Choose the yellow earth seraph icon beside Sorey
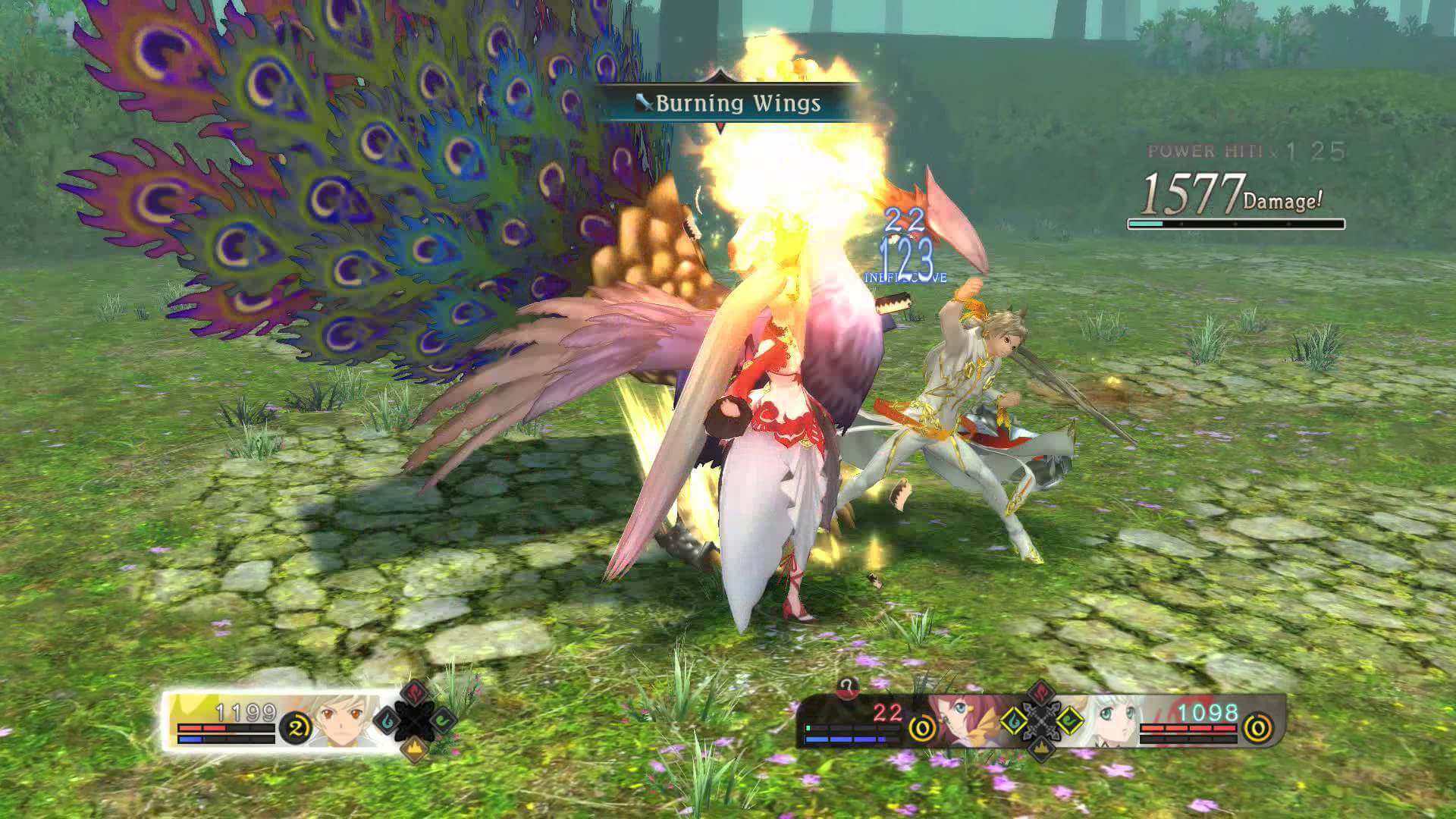1456x819 pixels. (414, 749)
